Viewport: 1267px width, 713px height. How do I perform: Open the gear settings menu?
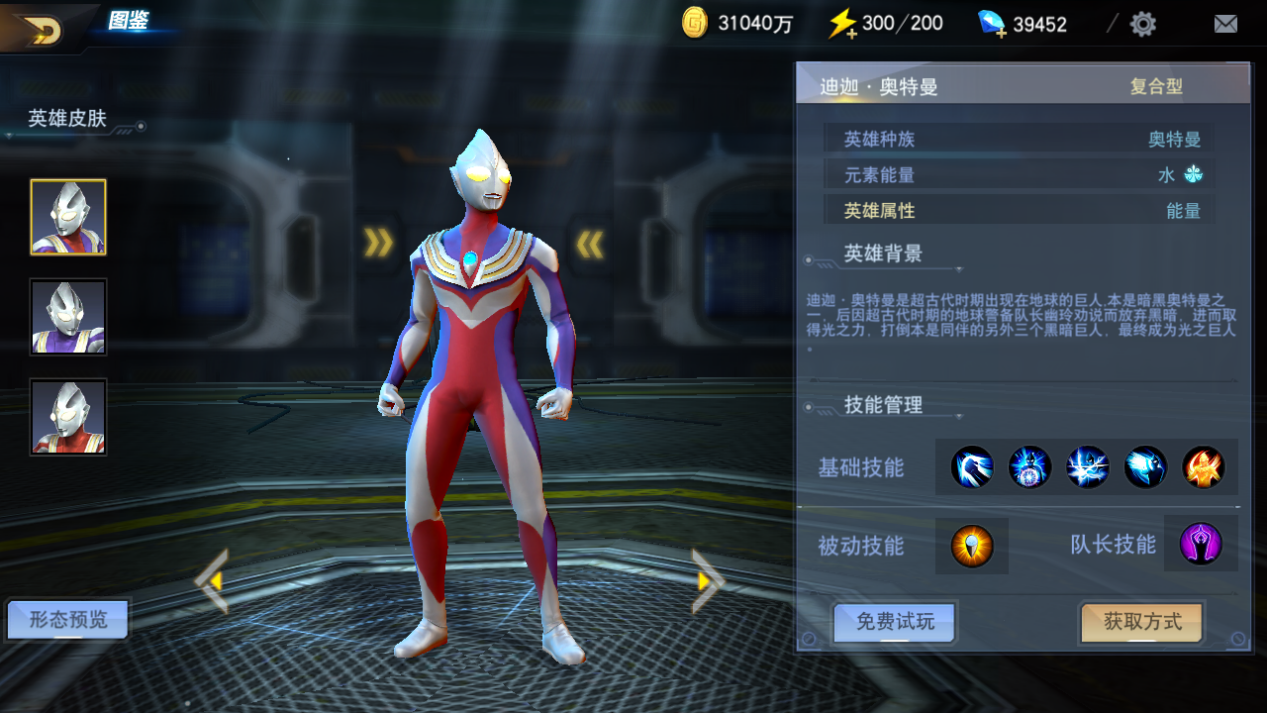point(1143,24)
